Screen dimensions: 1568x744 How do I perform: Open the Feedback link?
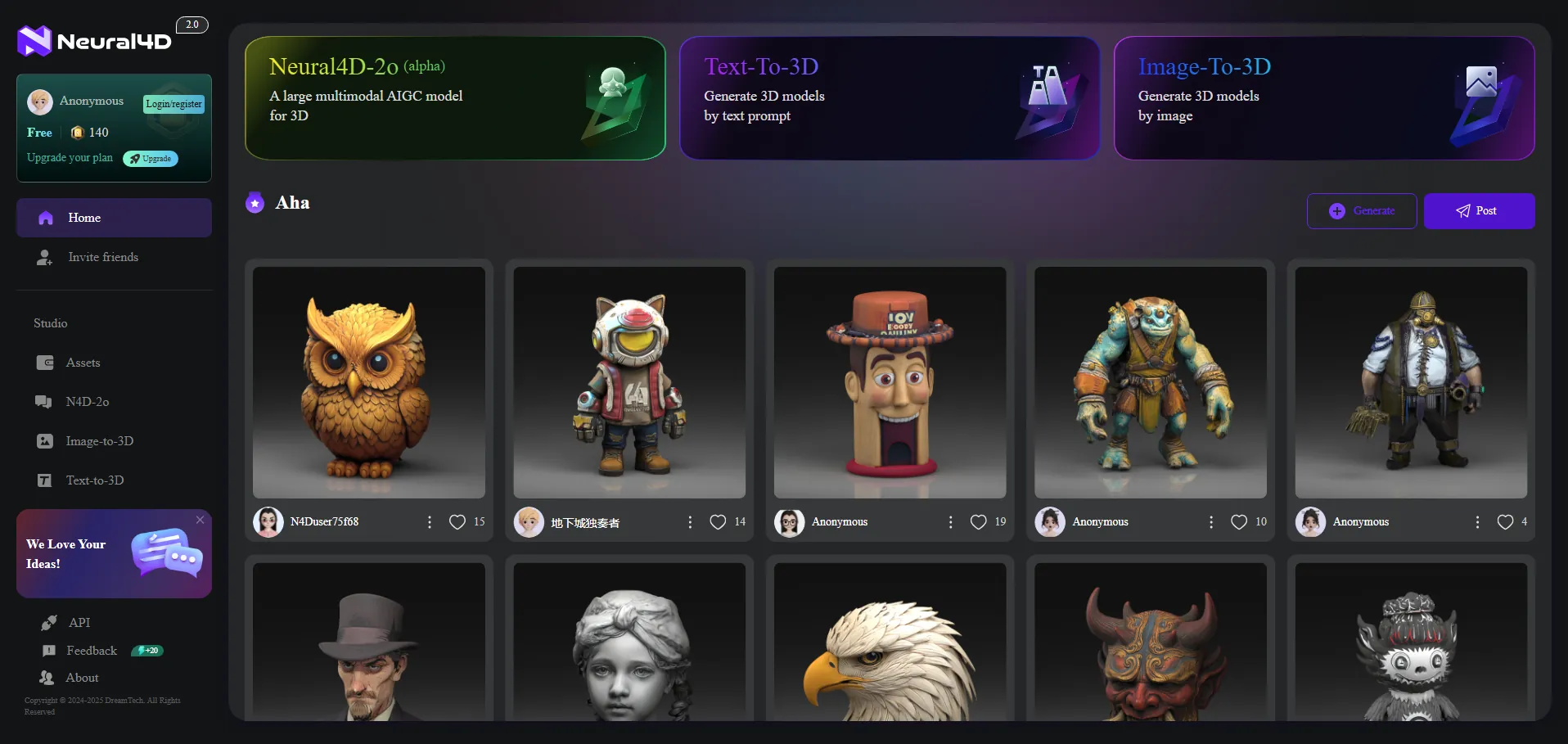click(x=91, y=651)
